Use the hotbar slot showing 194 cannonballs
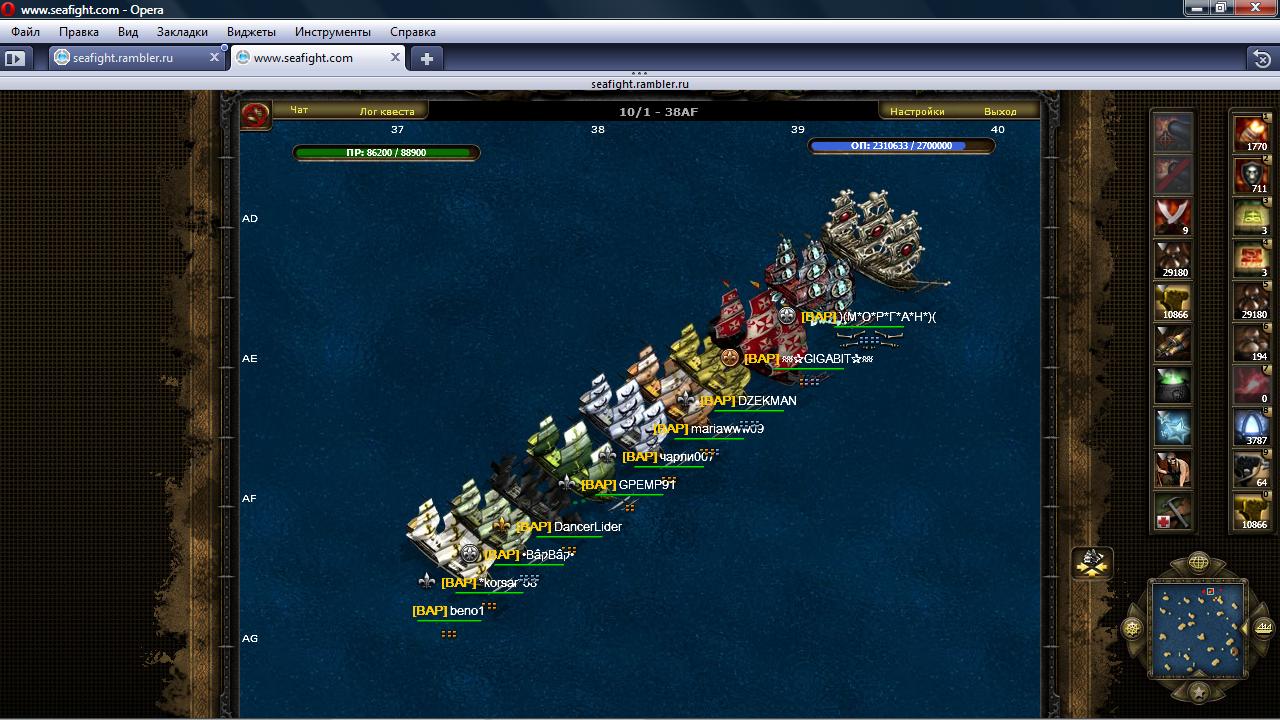Viewport: 1280px width, 720px height. pyautogui.click(x=1251, y=343)
